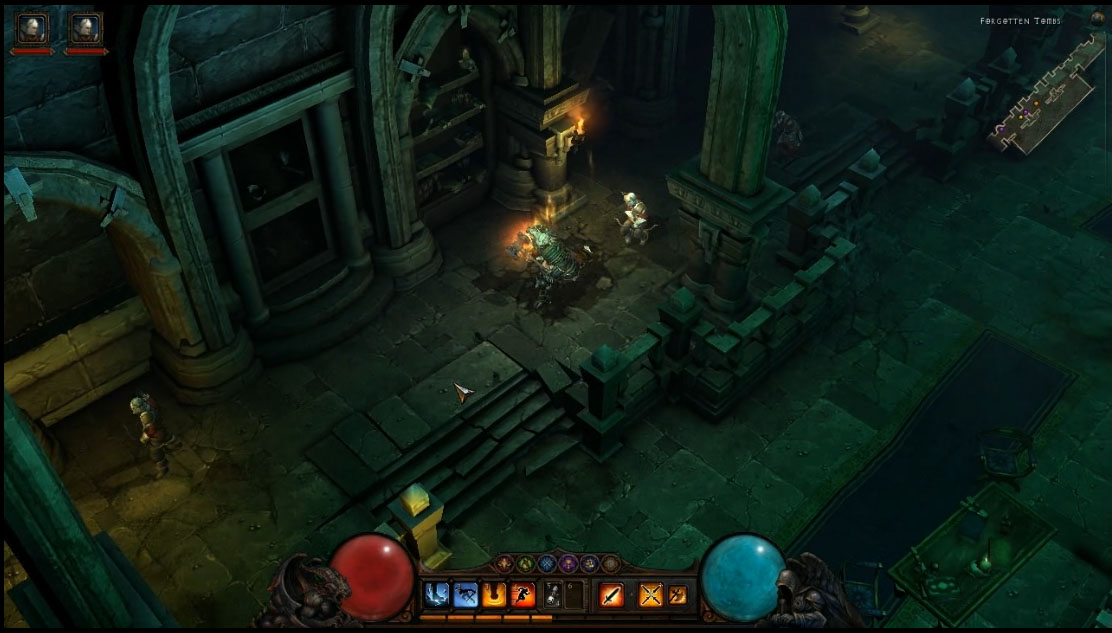The height and width of the screenshot is (633, 1112).
Task: Open the blue crossed-weapons round button
Action: (547, 564)
